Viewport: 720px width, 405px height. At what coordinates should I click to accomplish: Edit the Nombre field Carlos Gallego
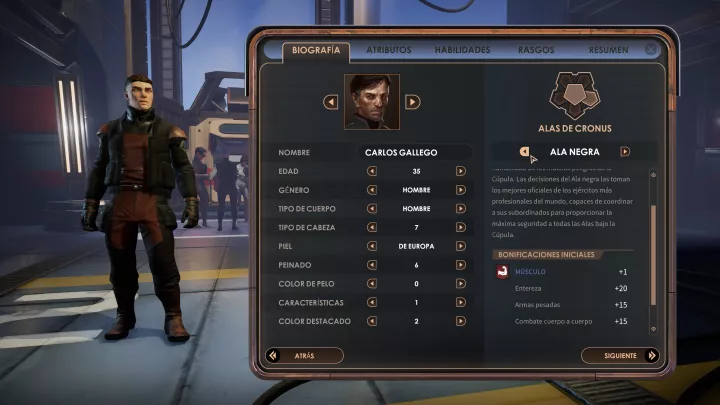(x=415, y=152)
